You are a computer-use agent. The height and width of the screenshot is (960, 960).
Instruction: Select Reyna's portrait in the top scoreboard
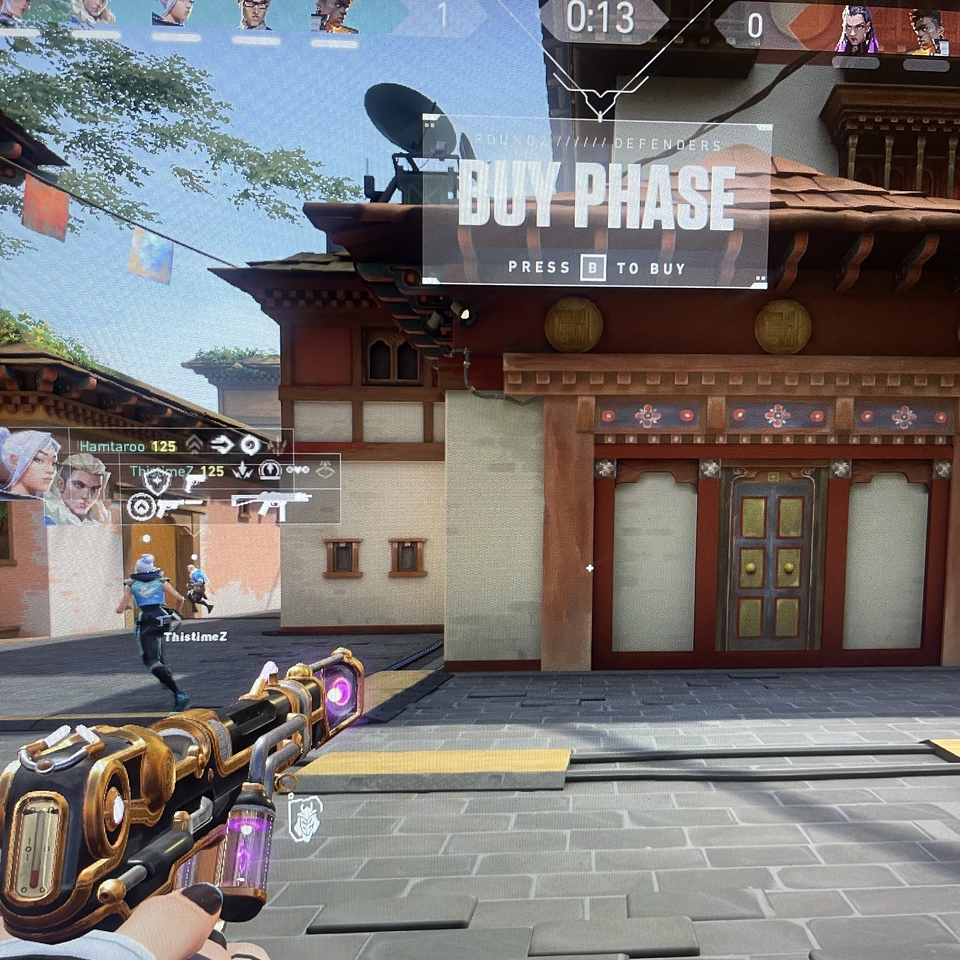pyautogui.click(x=857, y=29)
